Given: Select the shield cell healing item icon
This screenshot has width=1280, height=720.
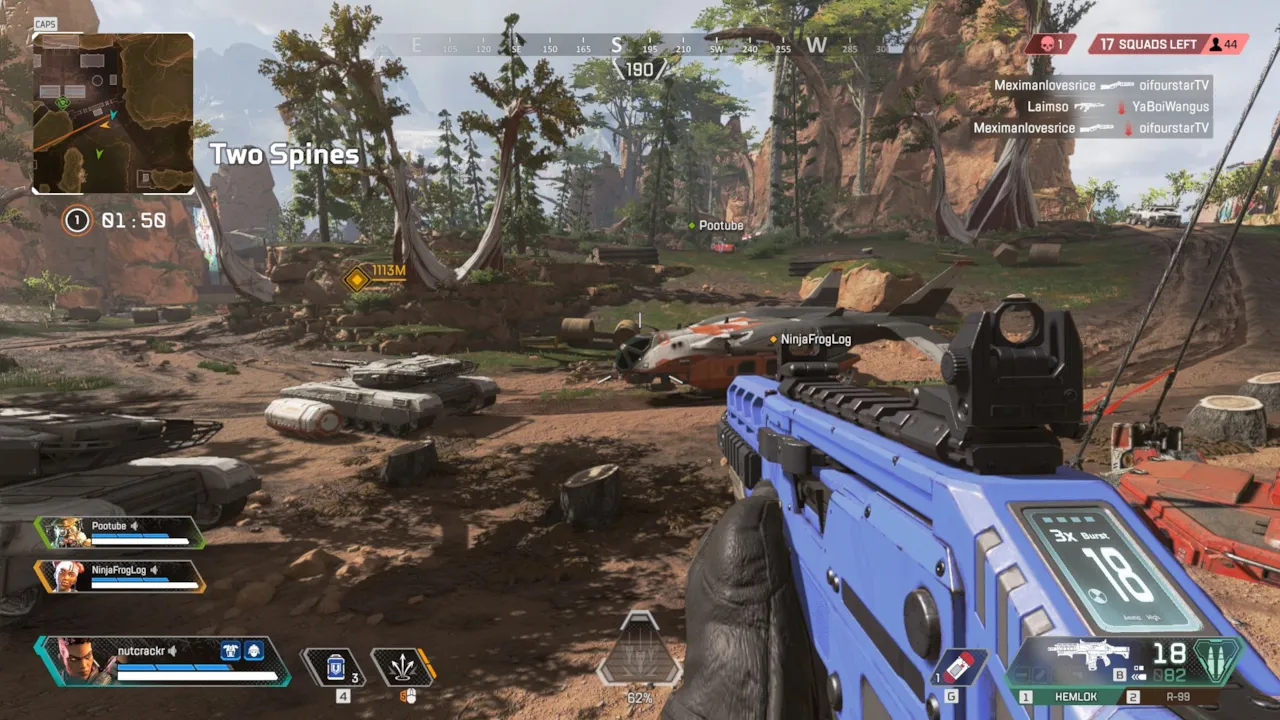Looking at the screenshot, I should [334, 665].
